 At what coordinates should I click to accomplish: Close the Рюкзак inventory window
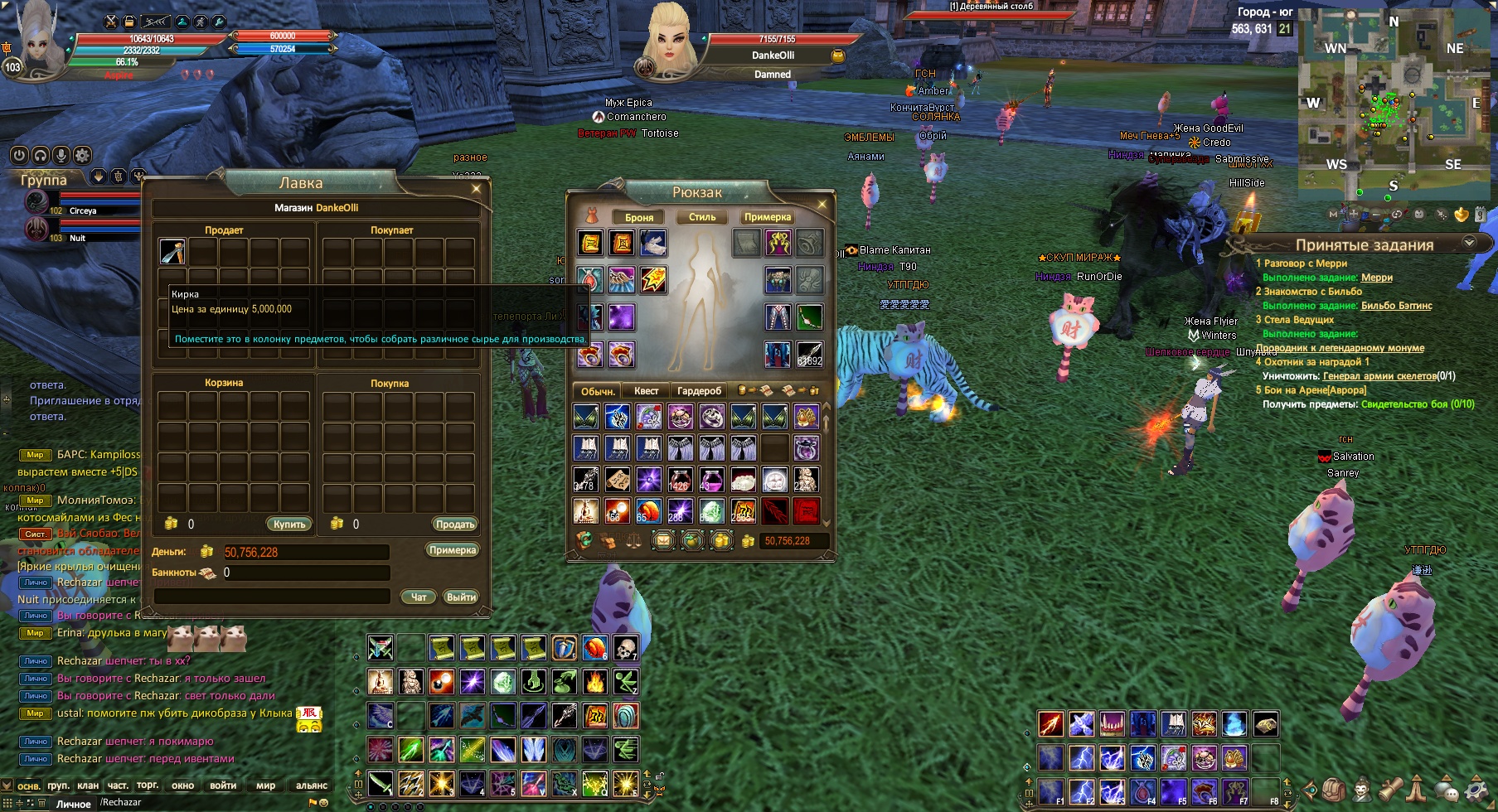click(822, 203)
